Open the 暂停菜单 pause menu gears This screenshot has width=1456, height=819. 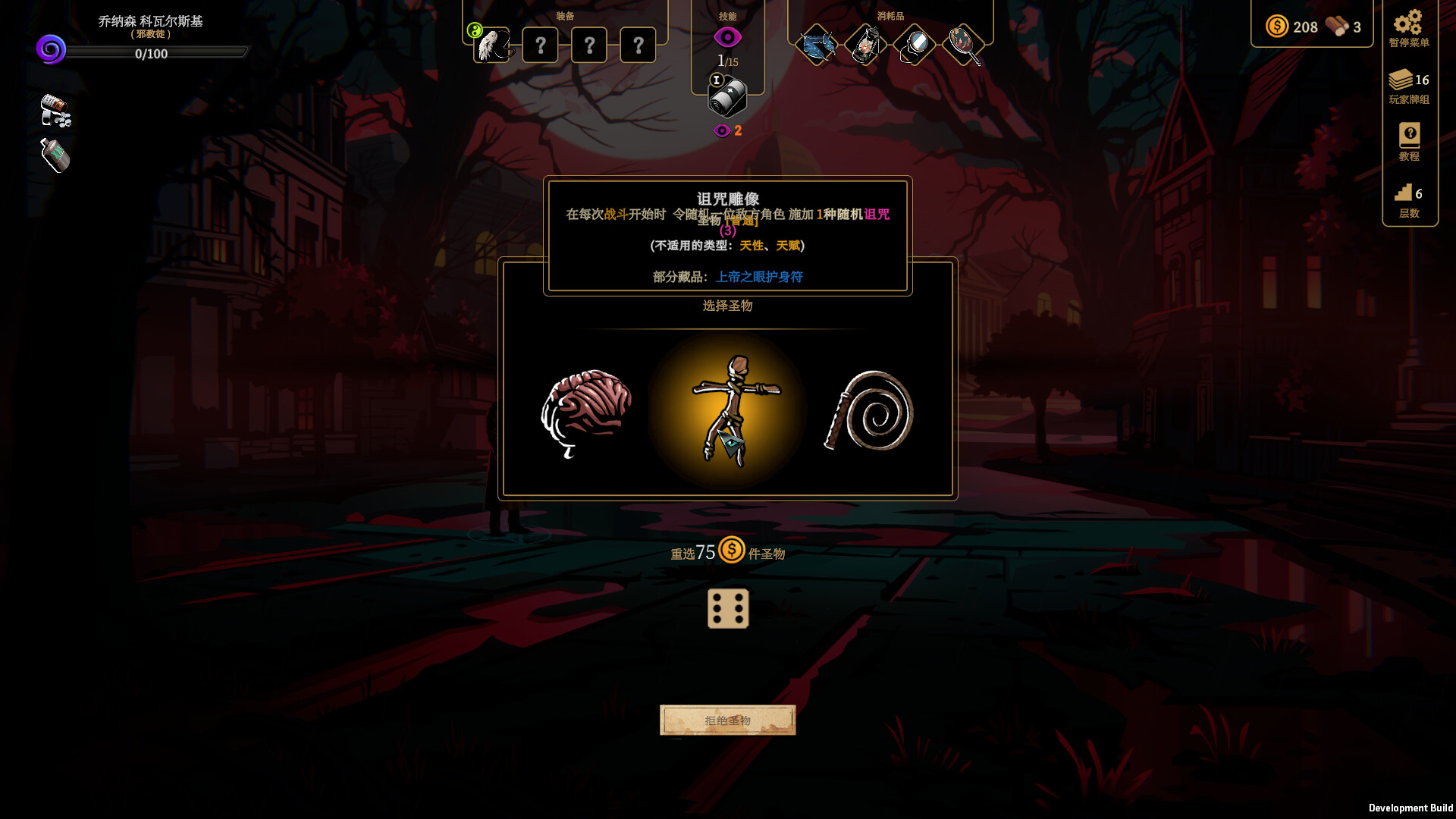point(1408,24)
